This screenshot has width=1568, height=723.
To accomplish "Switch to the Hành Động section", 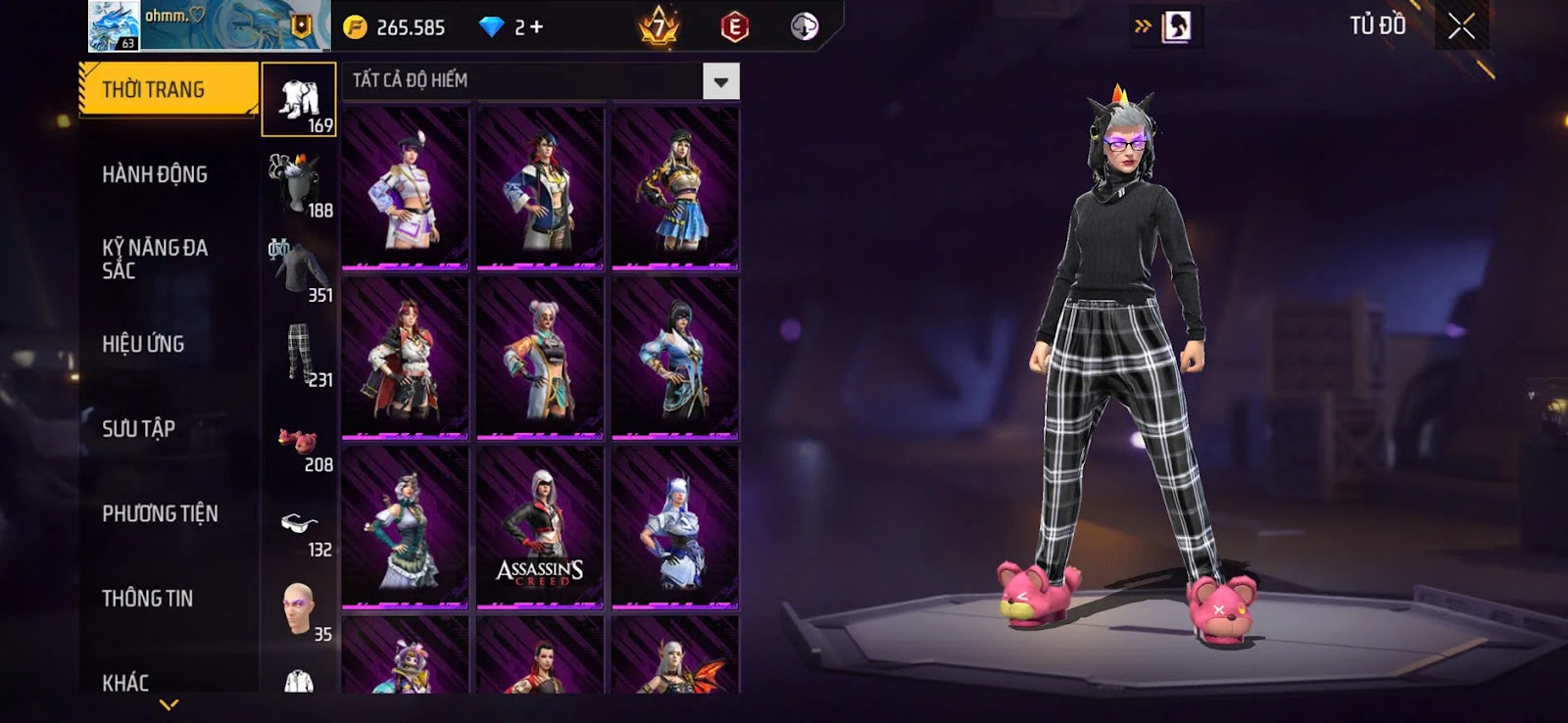I will [x=155, y=174].
